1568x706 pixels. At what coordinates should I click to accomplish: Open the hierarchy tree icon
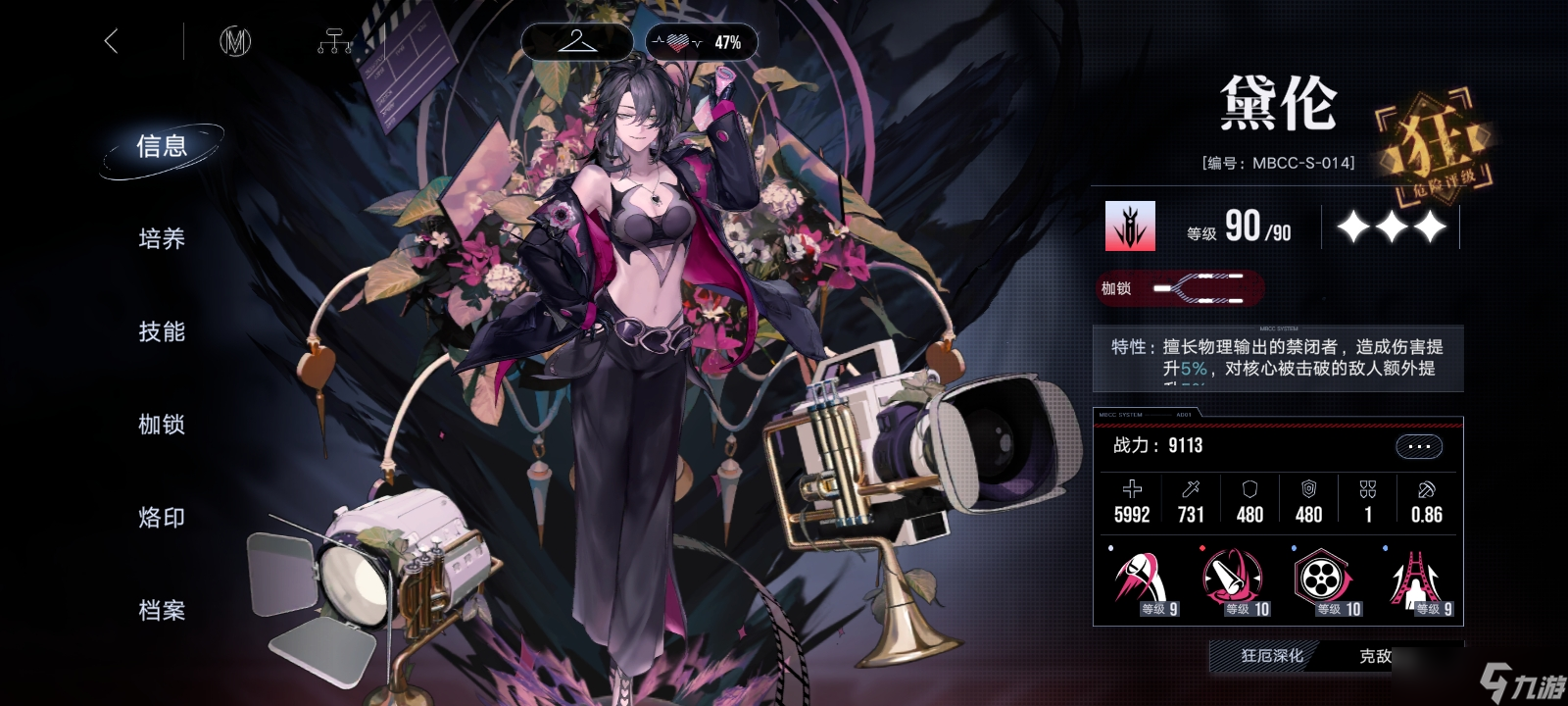coord(334,42)
